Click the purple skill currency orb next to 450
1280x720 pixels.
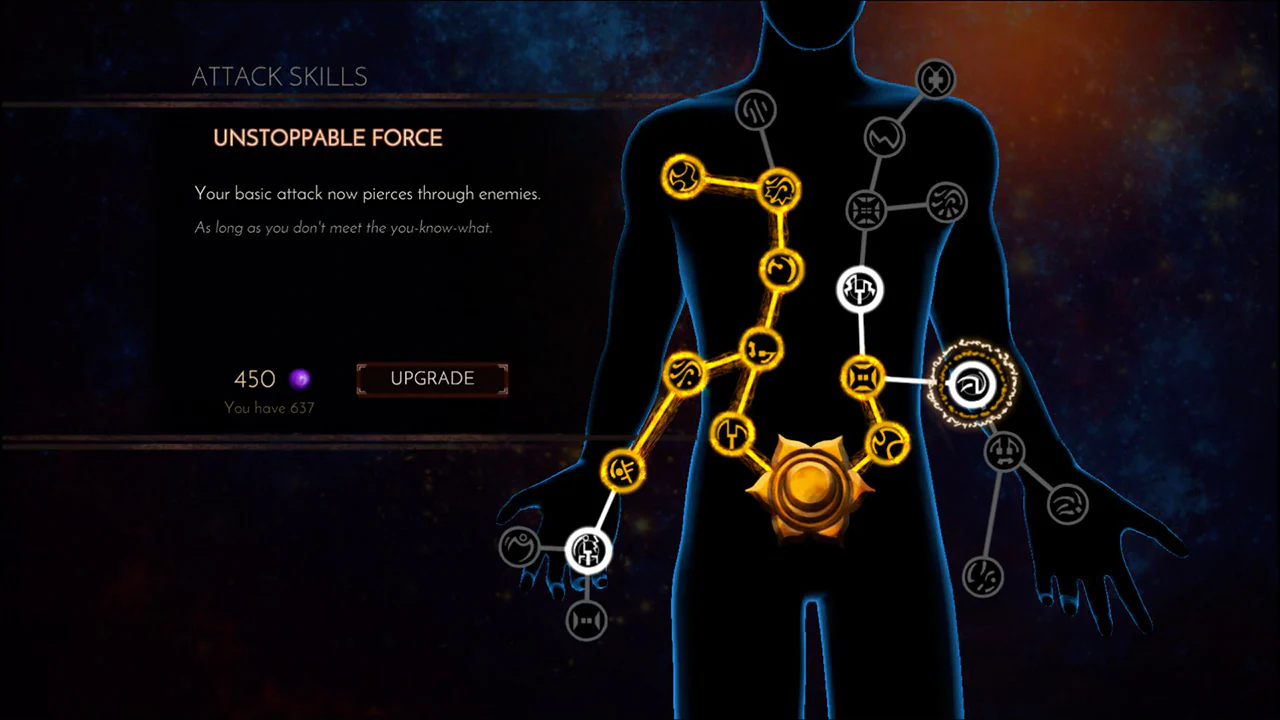(300, 379)
